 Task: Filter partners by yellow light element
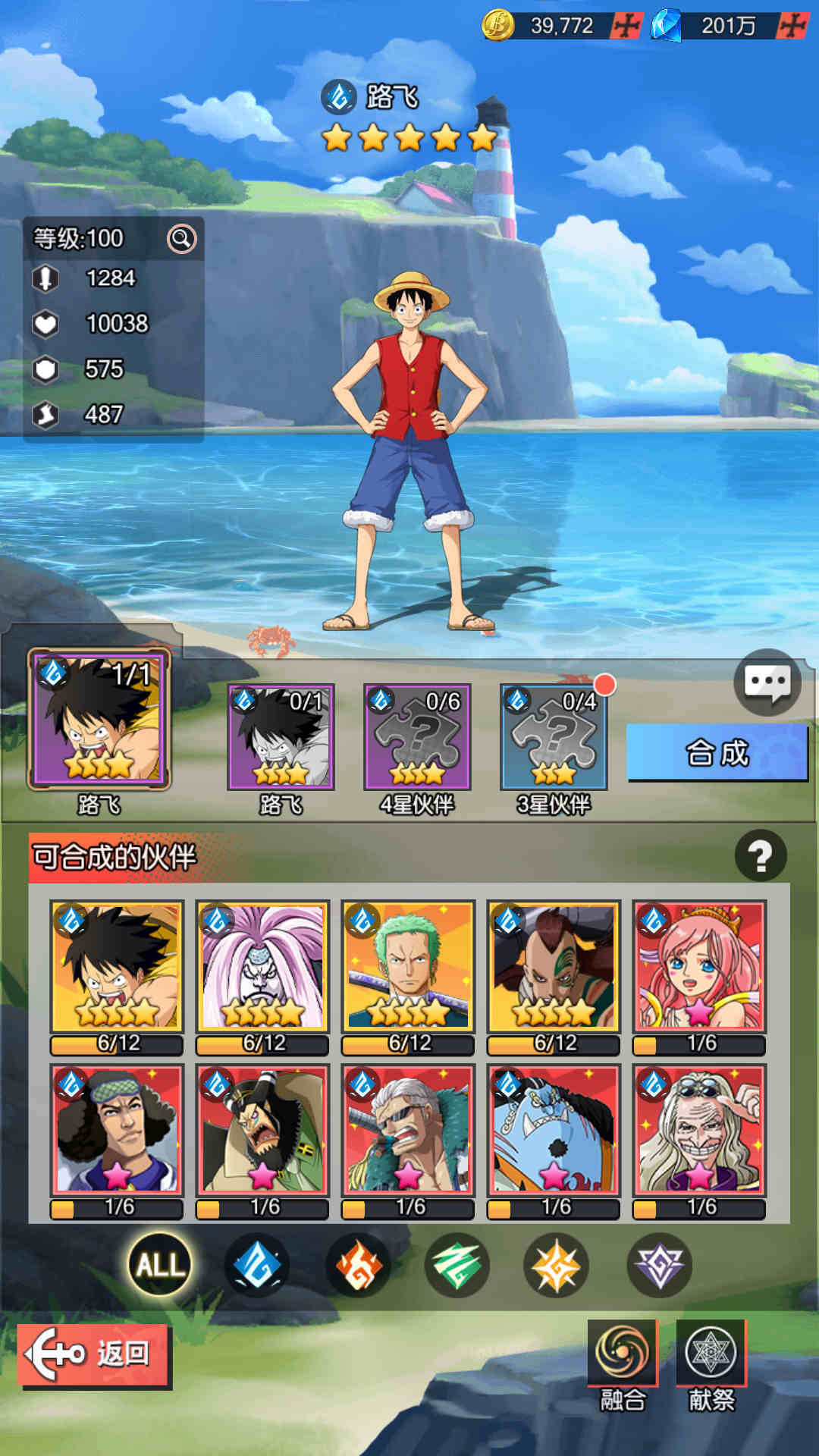point(556,1264)
